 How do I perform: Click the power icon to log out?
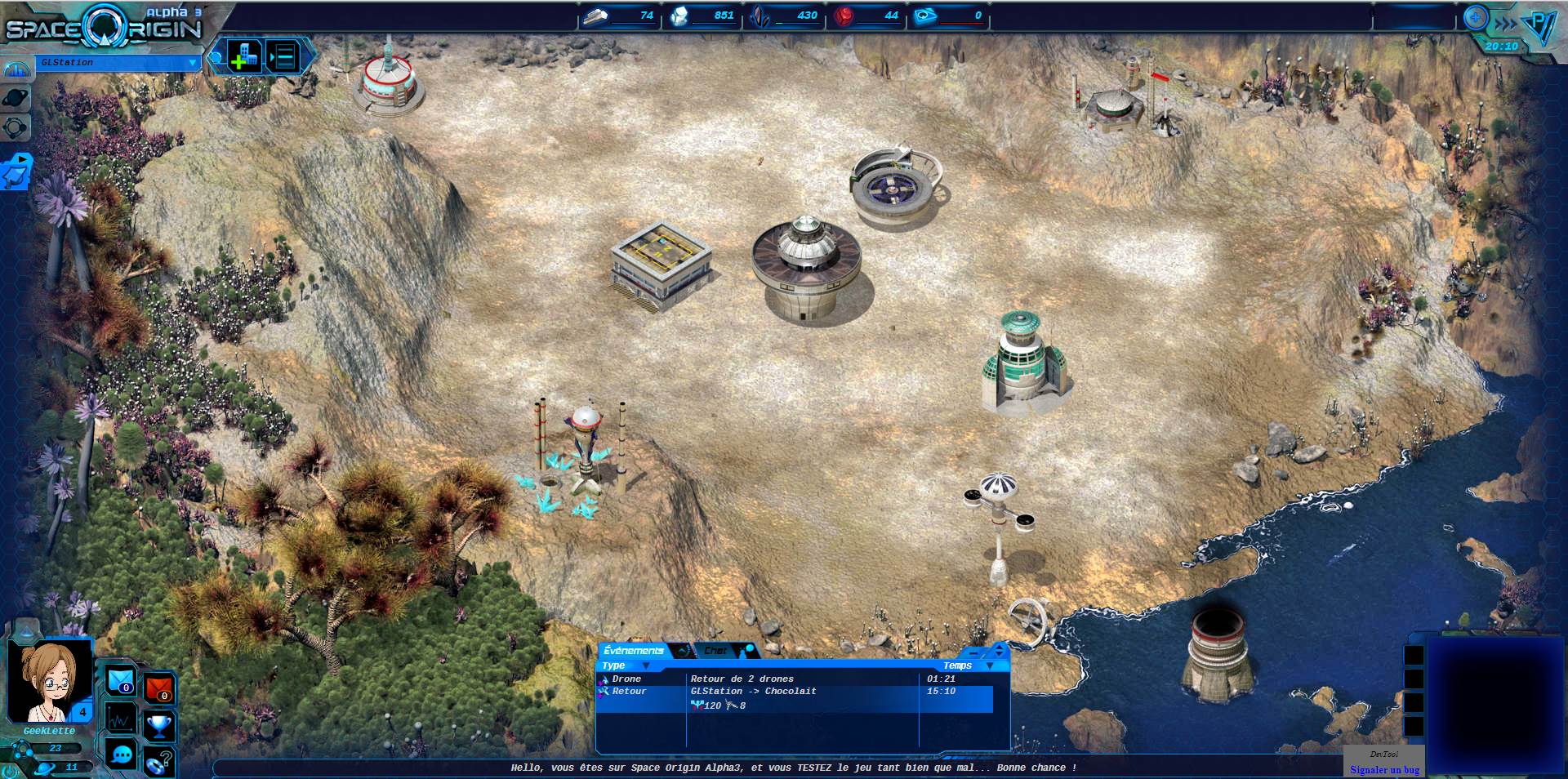click(x=10, y=771)
